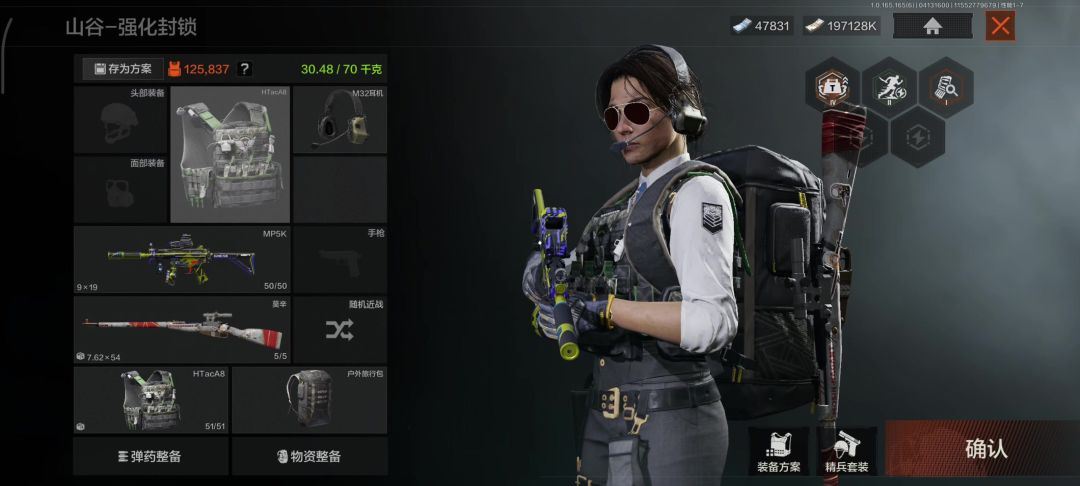Select the large HTacA8 armor vest slot
Image resolution: width=1080 pixels, height=486 pixels.
pyautogui.click(x=230, y=154)
